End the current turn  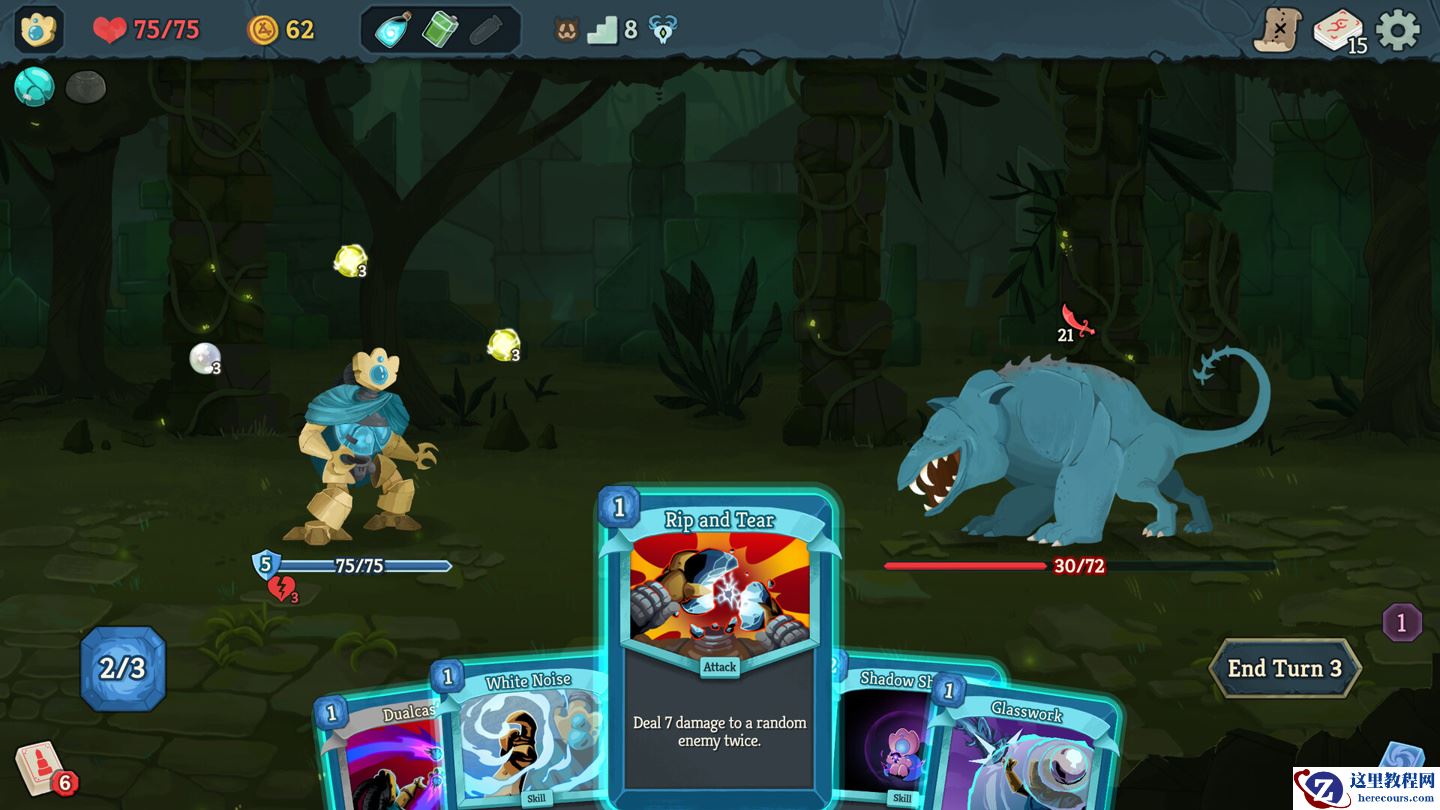(1284, 668)
